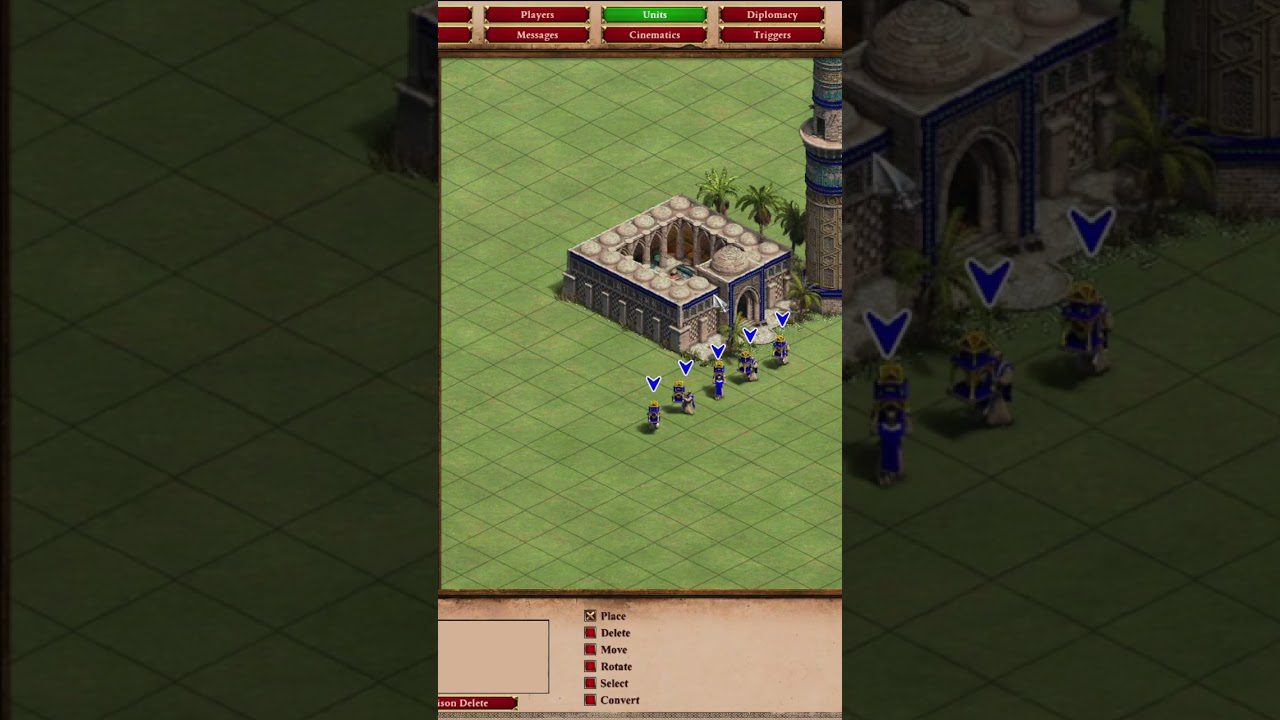Select the highlighted Units tab
1280x720 pixels.
tap(654, 14)
